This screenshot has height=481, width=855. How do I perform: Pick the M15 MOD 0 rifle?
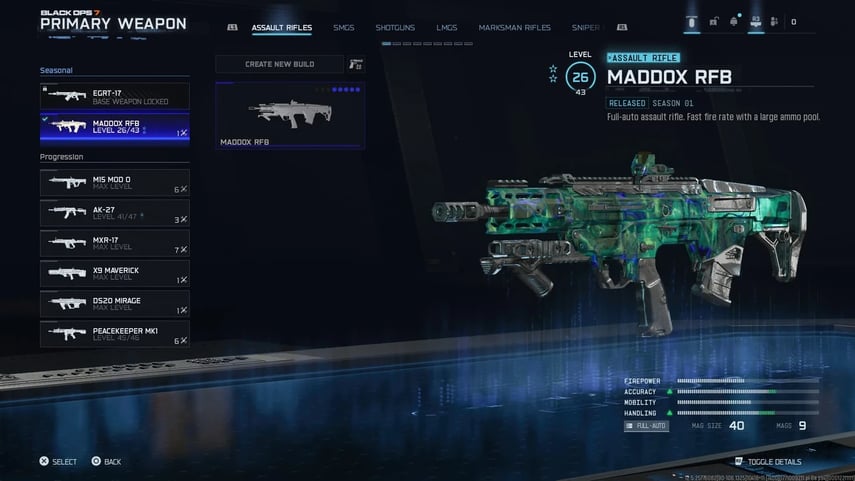[114, 183]
